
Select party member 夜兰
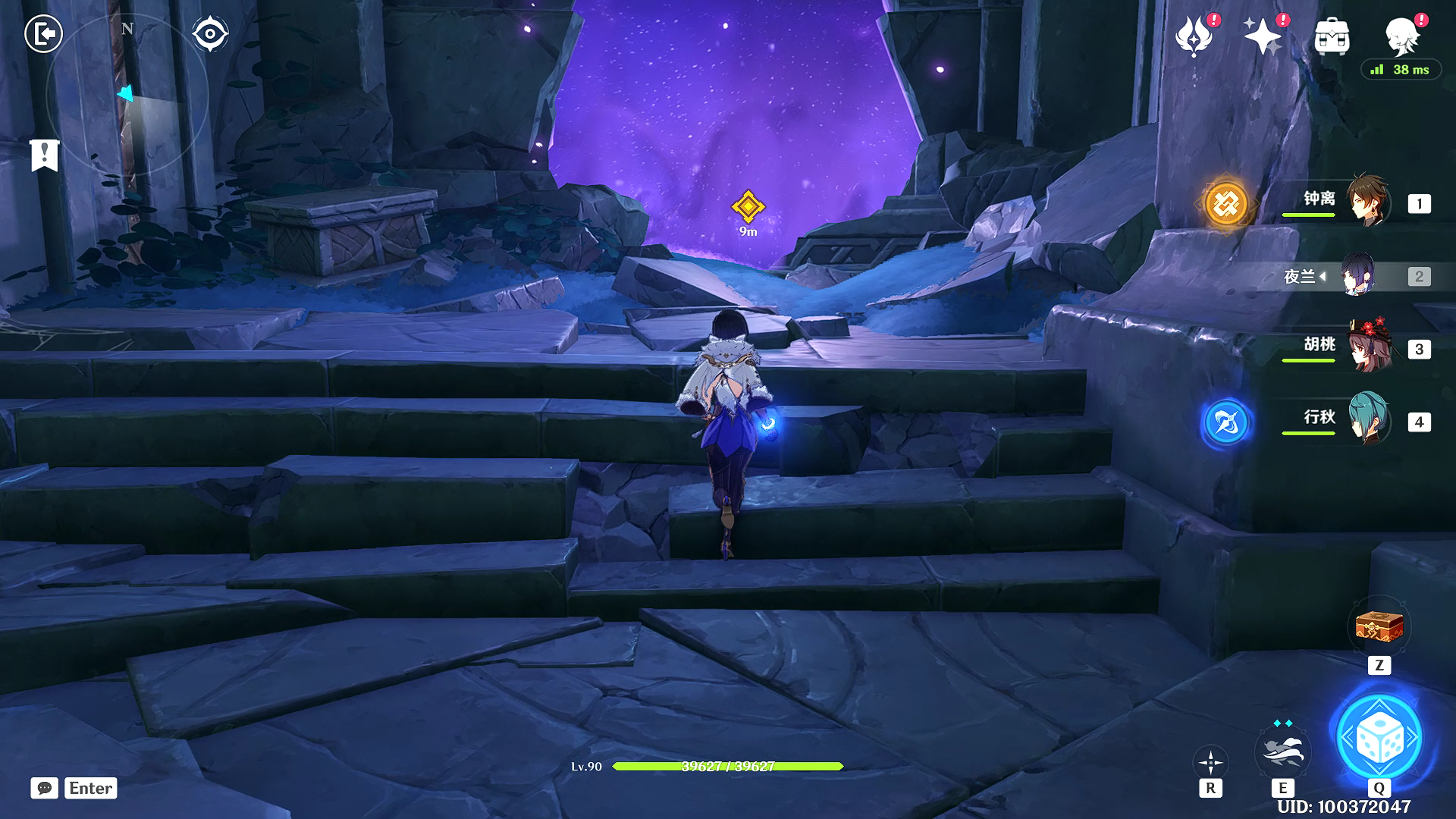click(x=1357, y=275)
